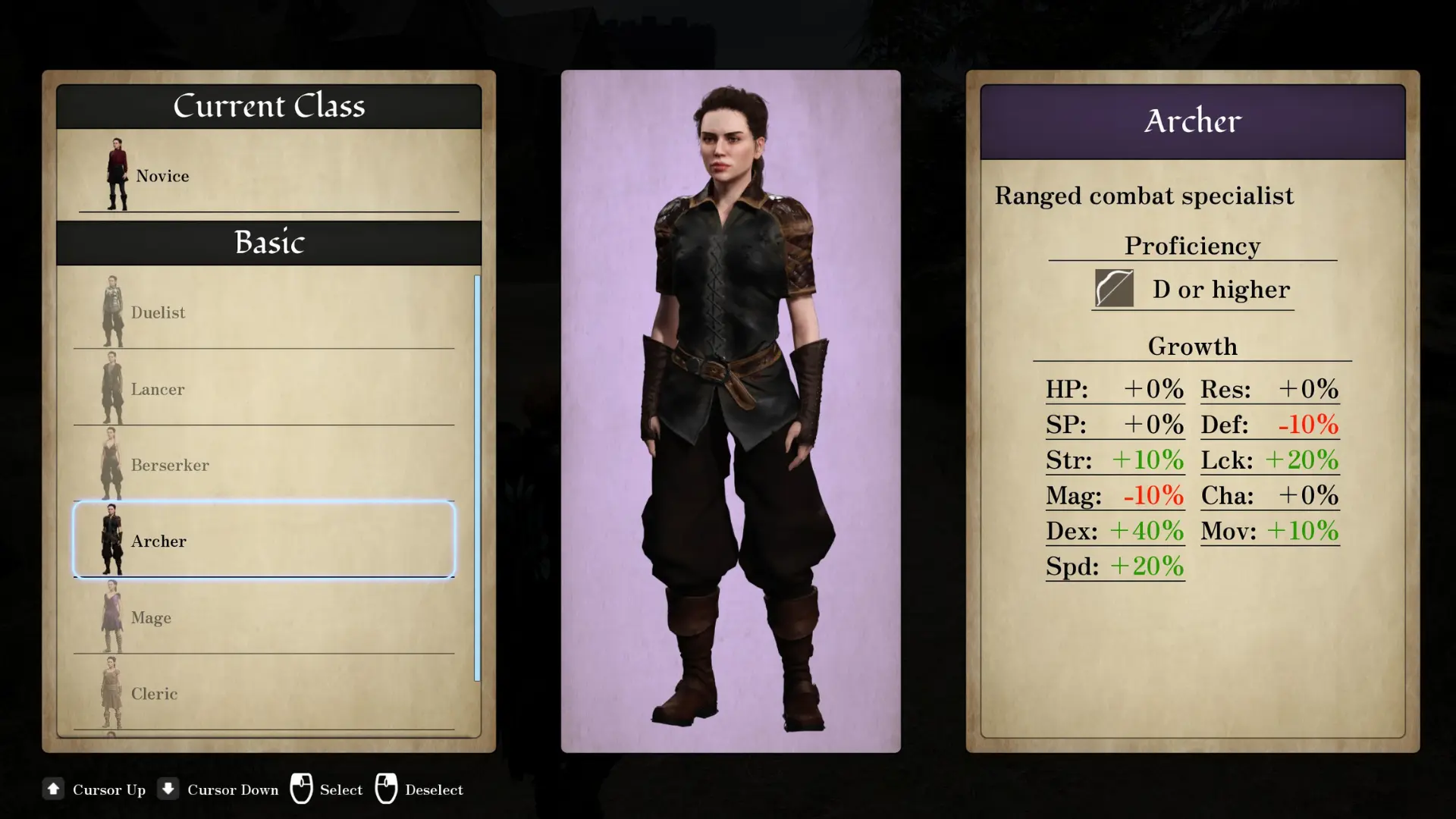Click the Cursor Up arrow key icon

tap(53, 789)
